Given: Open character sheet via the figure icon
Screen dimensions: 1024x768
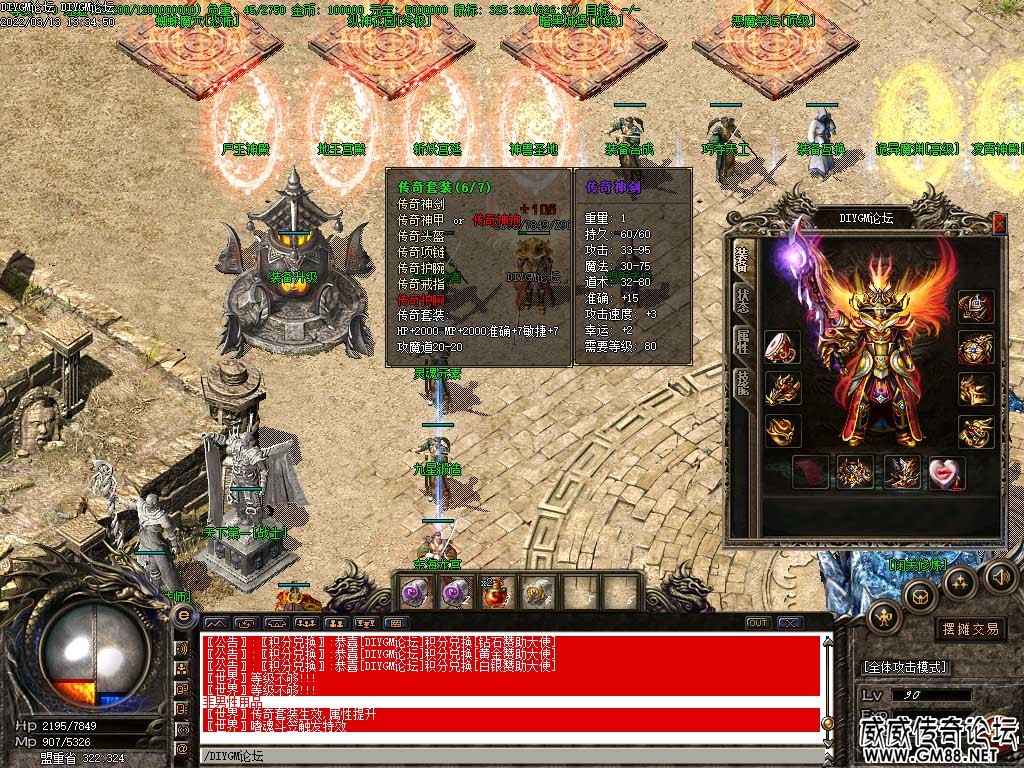Looking at the screenshot, I should tap(884, 618).
